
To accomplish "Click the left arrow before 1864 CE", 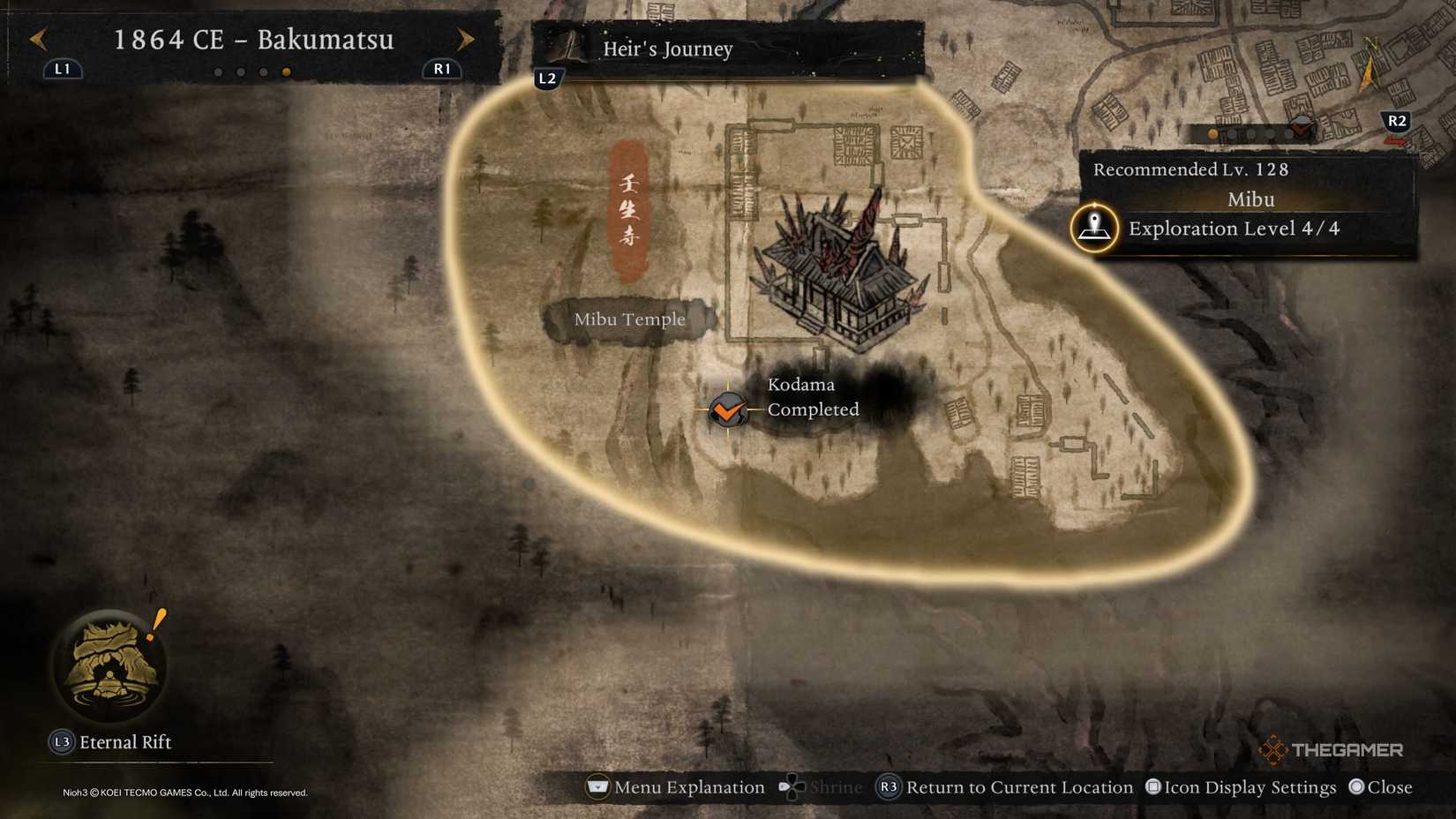I will pyautogui.click(x=37, y=39).
